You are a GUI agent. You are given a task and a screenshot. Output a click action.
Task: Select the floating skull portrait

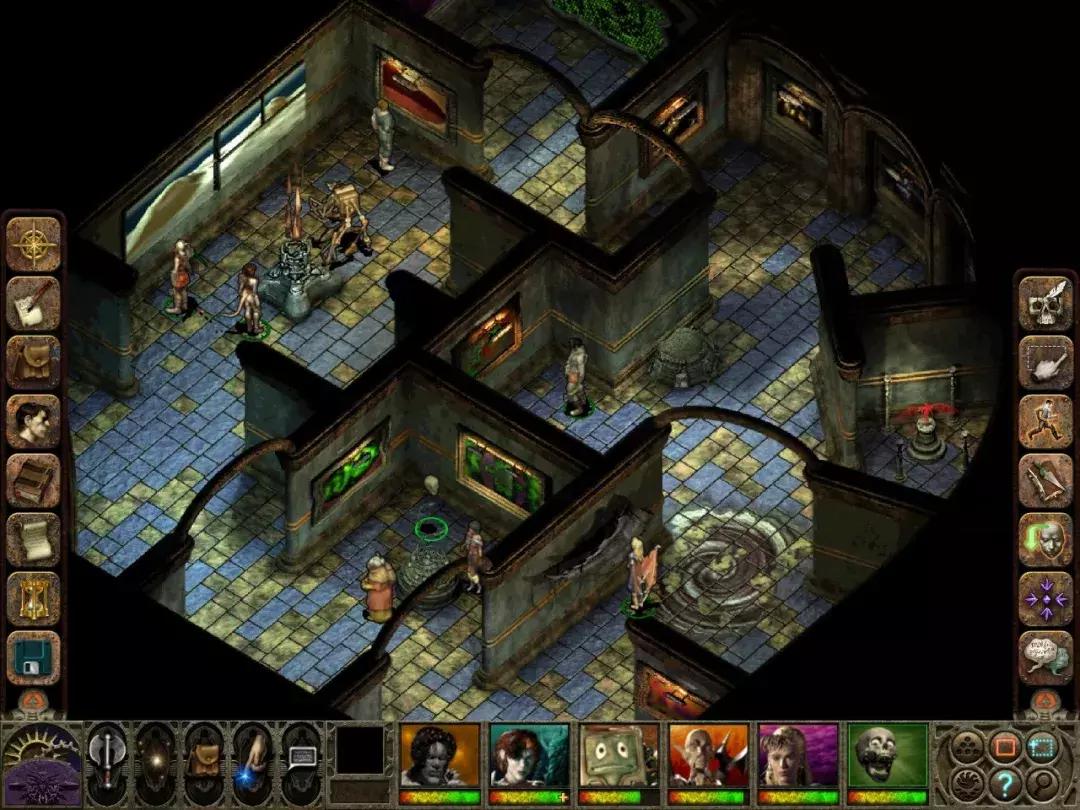tap(887, 755)
